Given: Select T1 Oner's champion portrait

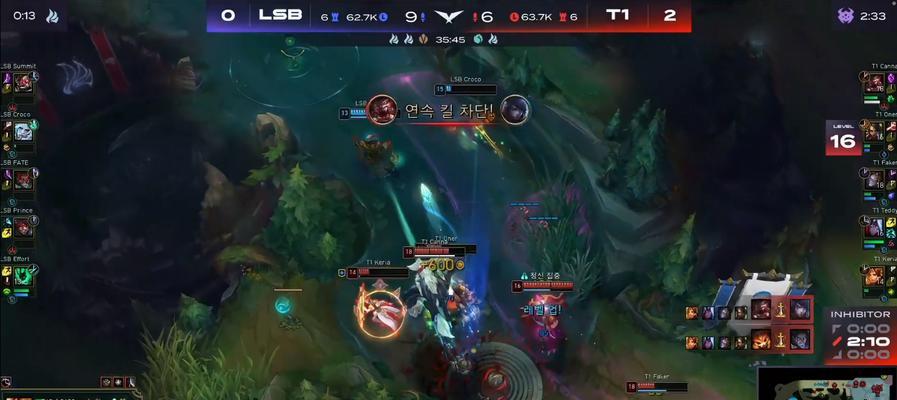Looking at the screenshot, I should pyautogui.click(x=874, y=131).
